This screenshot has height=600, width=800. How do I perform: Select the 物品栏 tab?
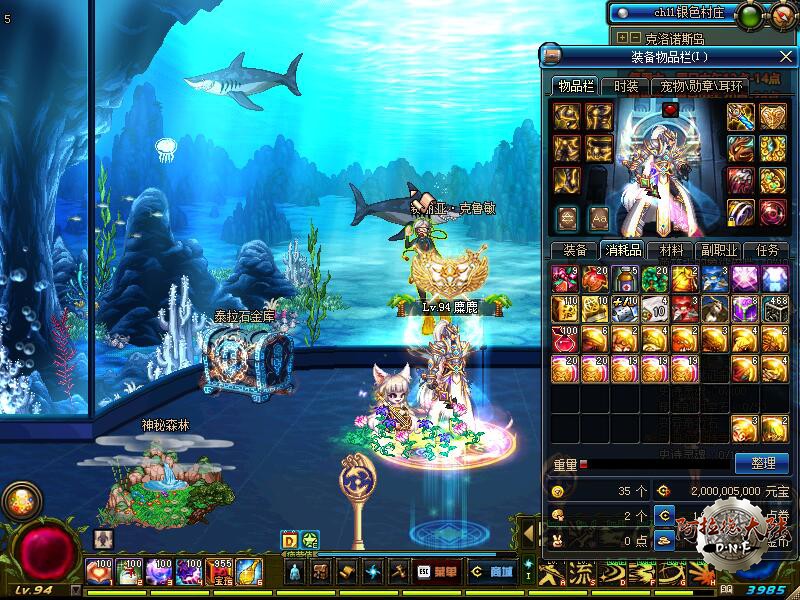576,87
